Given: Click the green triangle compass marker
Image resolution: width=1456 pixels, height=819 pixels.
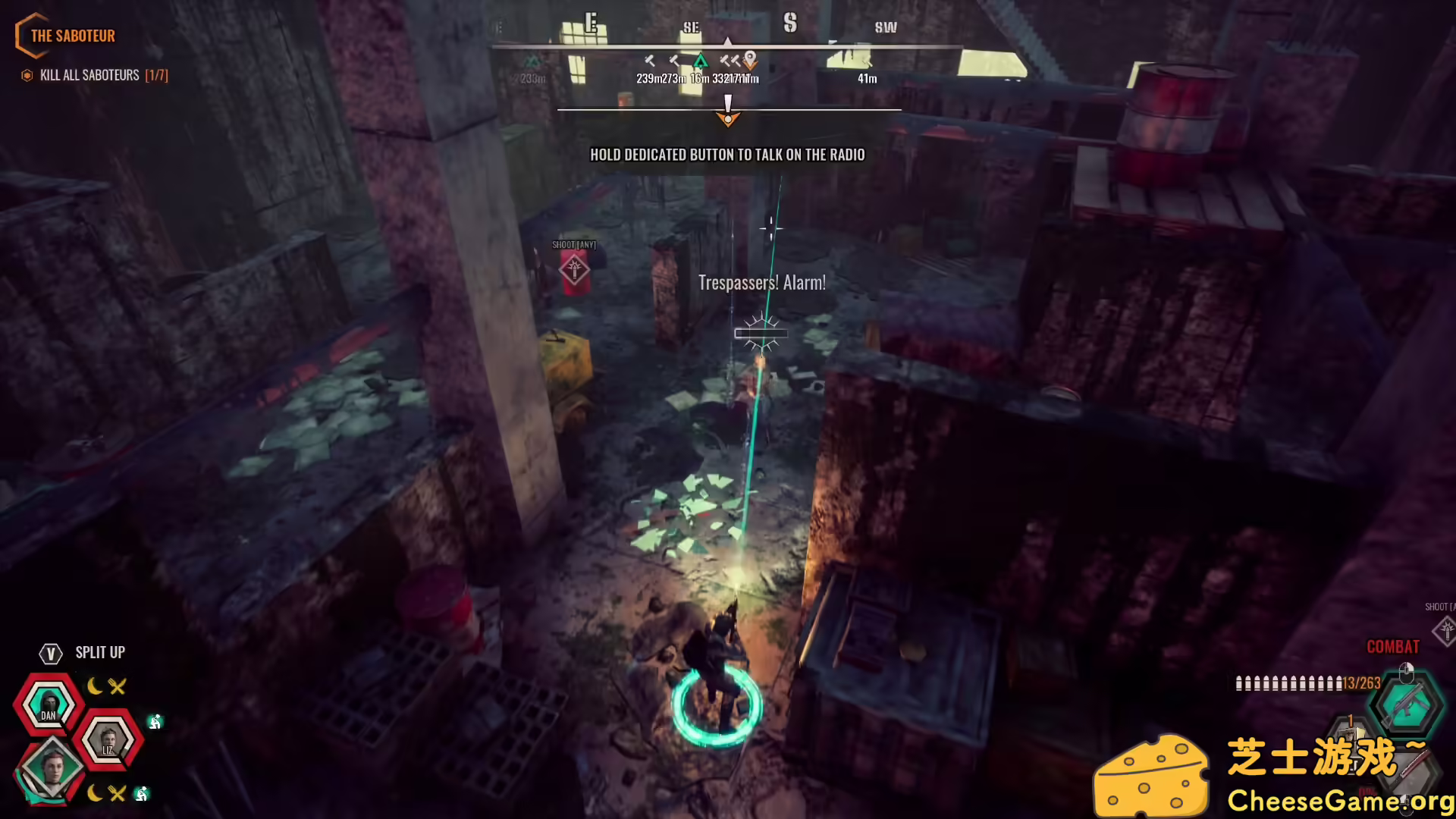Looking at the screenshot, I should click(700, 60).
